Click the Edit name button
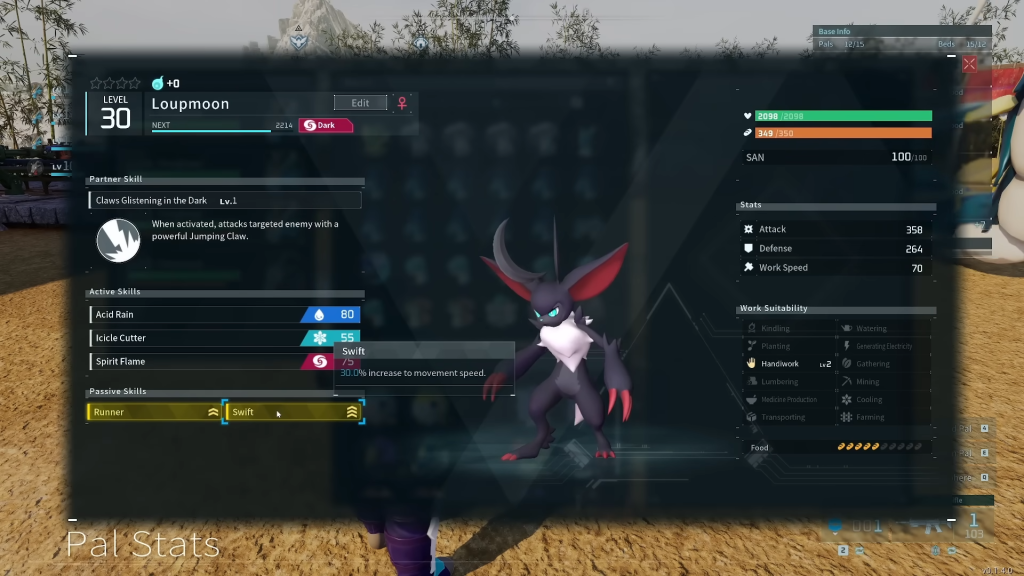The width and height of the screenshot is (1024, 576). pos(360,103)
